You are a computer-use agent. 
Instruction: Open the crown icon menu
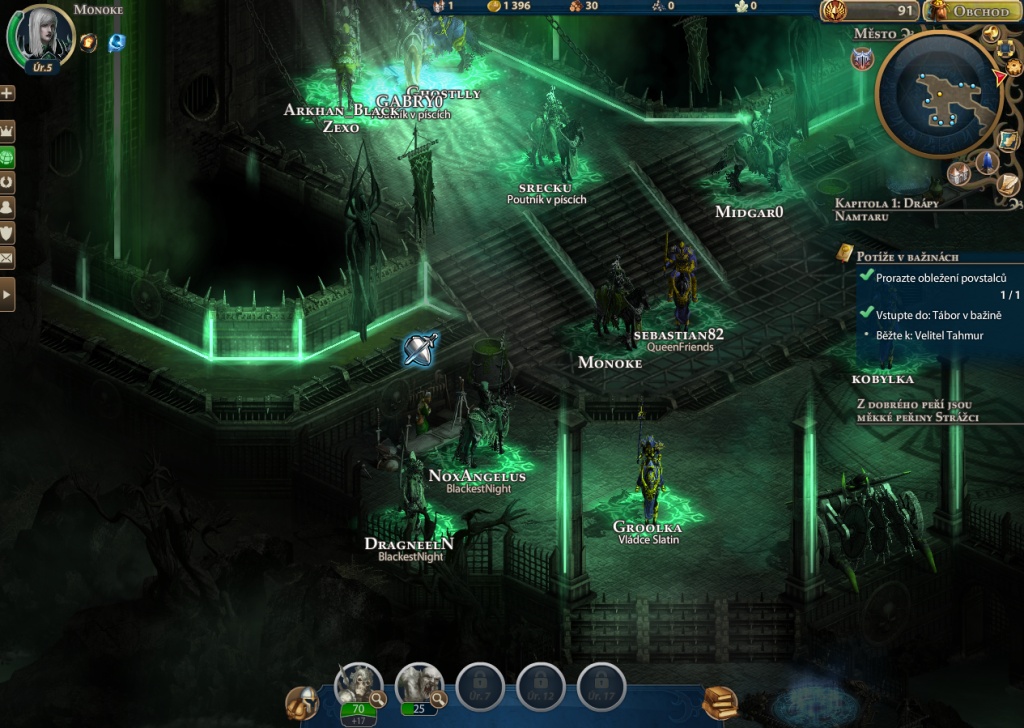click(x=7, y=132)
